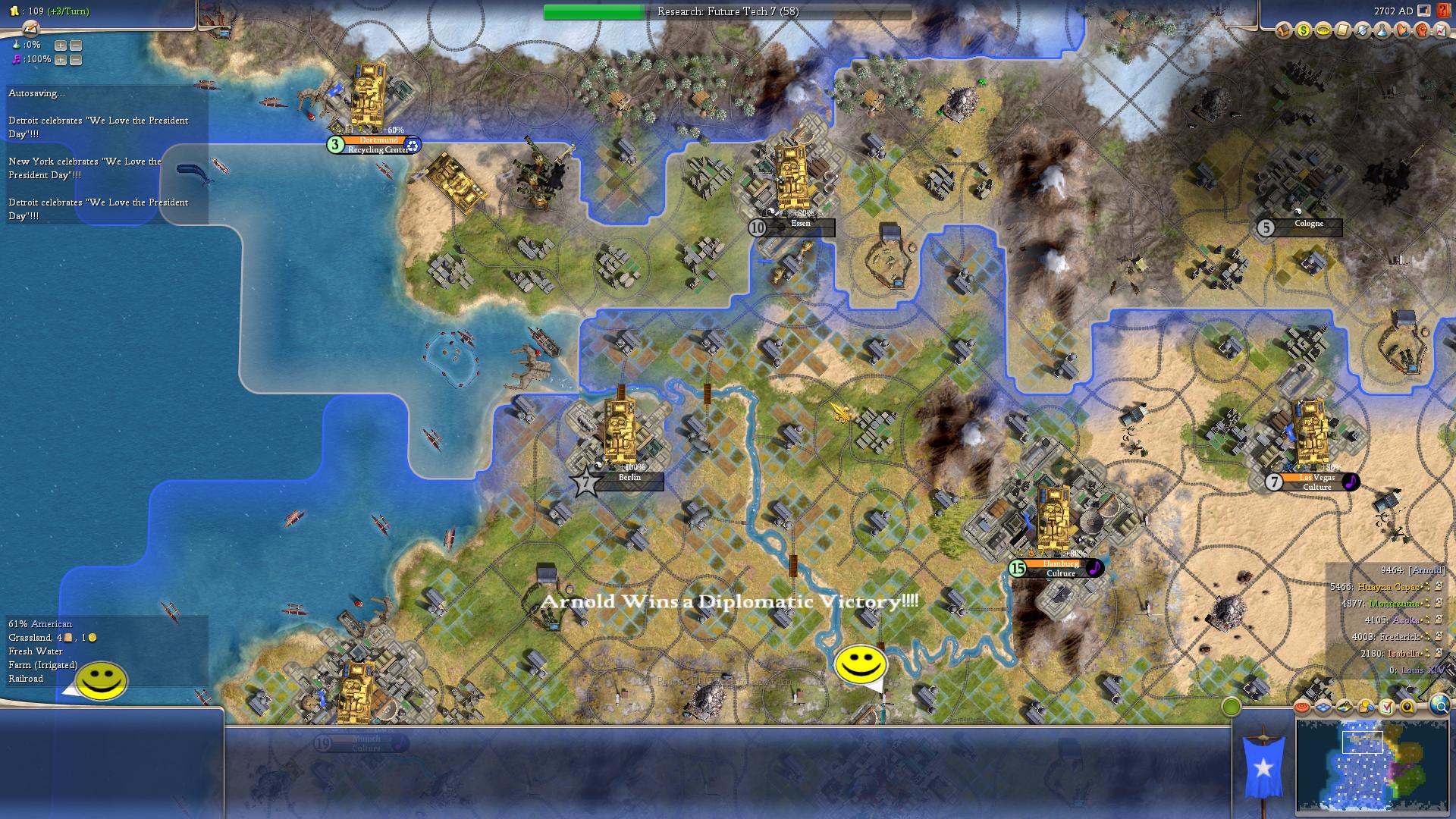This screenshot has height=819, width=1456.
Task: Toggle resource bubbles with the citizen icon
Action: [1366, 707]
